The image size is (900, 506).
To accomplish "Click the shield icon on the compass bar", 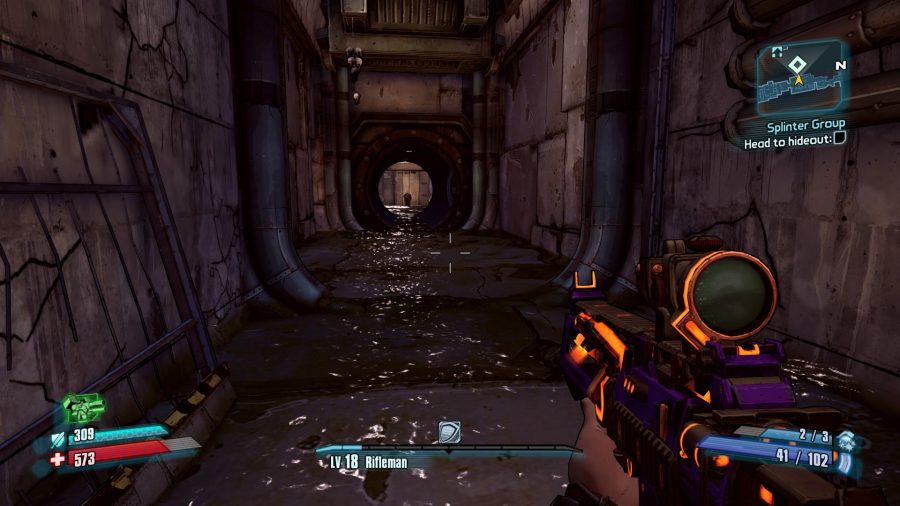I will pyautogui.click(x=449, y=431).
